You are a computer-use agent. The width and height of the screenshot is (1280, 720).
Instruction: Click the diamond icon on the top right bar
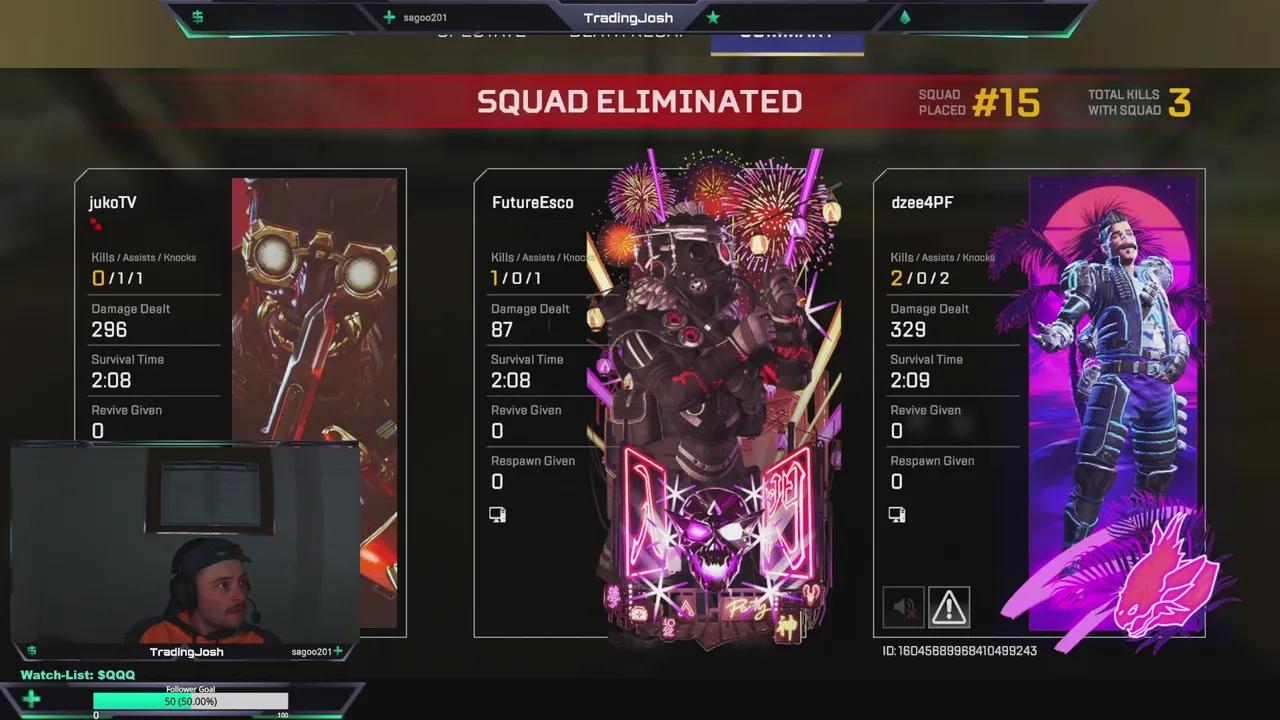905,17
